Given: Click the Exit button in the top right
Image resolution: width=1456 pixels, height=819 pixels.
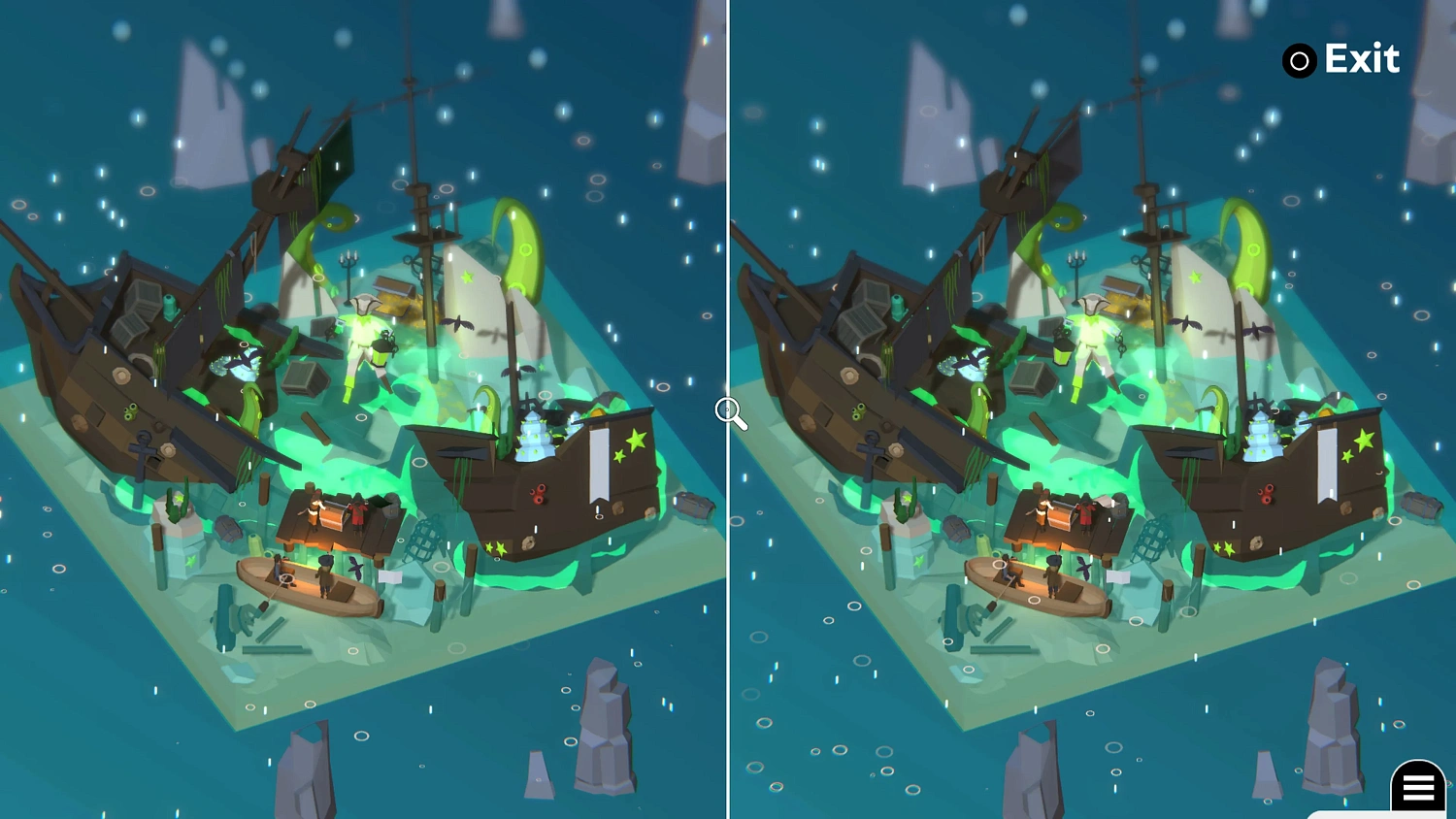Looking at the screenshot, I should (1363, 59).
